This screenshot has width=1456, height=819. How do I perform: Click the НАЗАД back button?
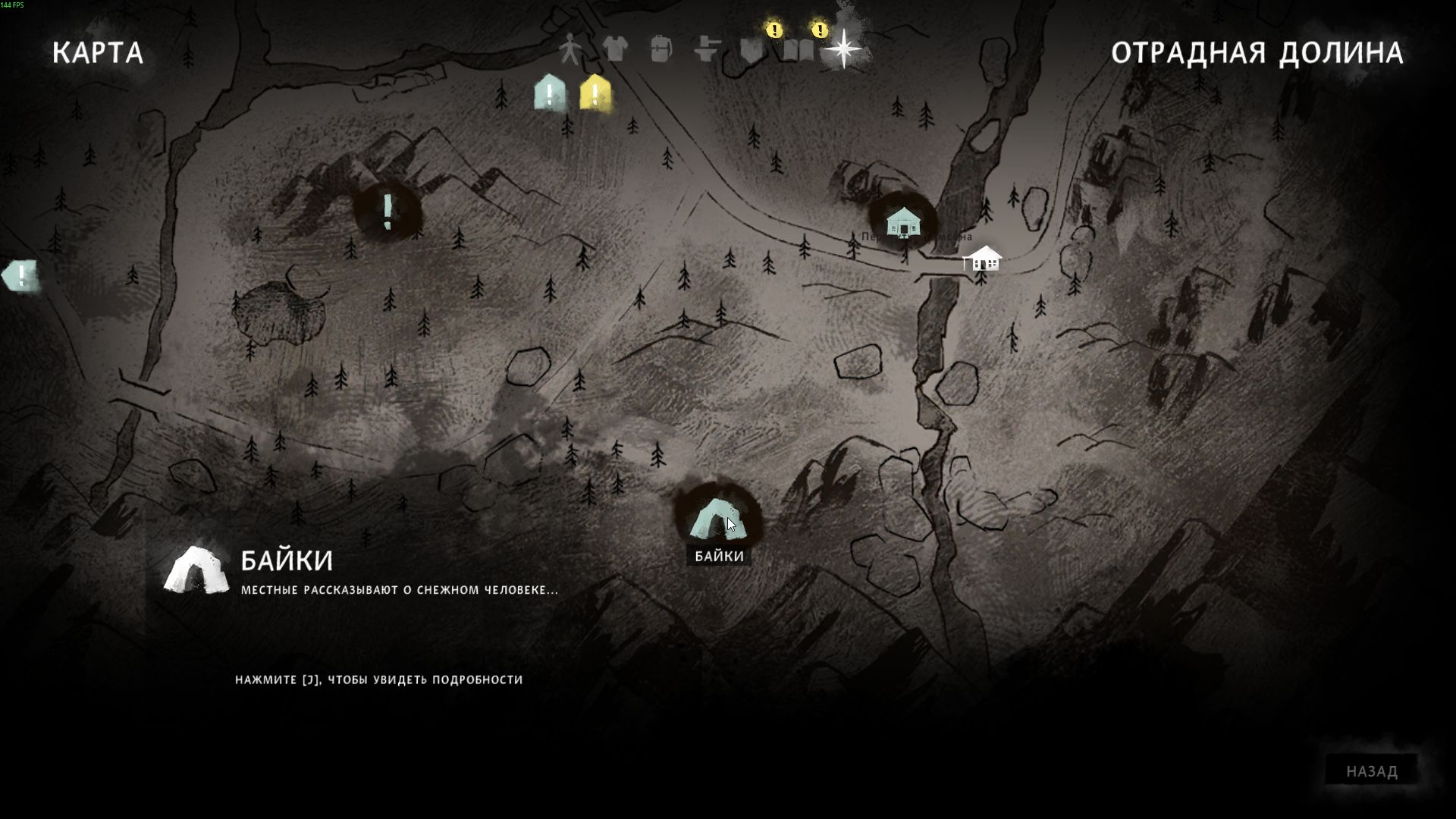[1371, 771]
